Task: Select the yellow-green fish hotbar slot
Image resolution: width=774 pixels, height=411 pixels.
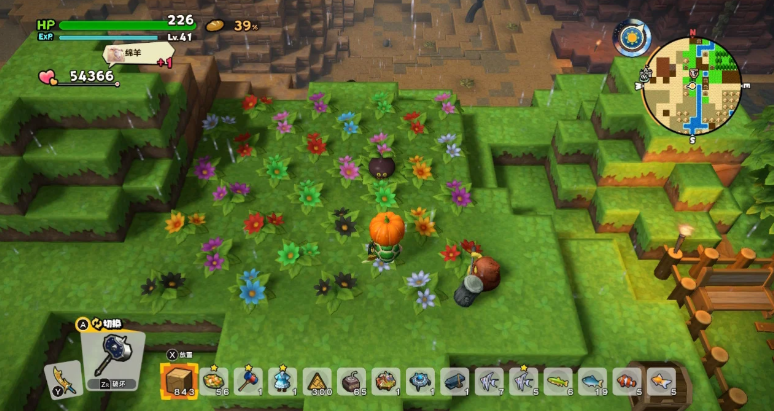Action: tap(558, 381)
